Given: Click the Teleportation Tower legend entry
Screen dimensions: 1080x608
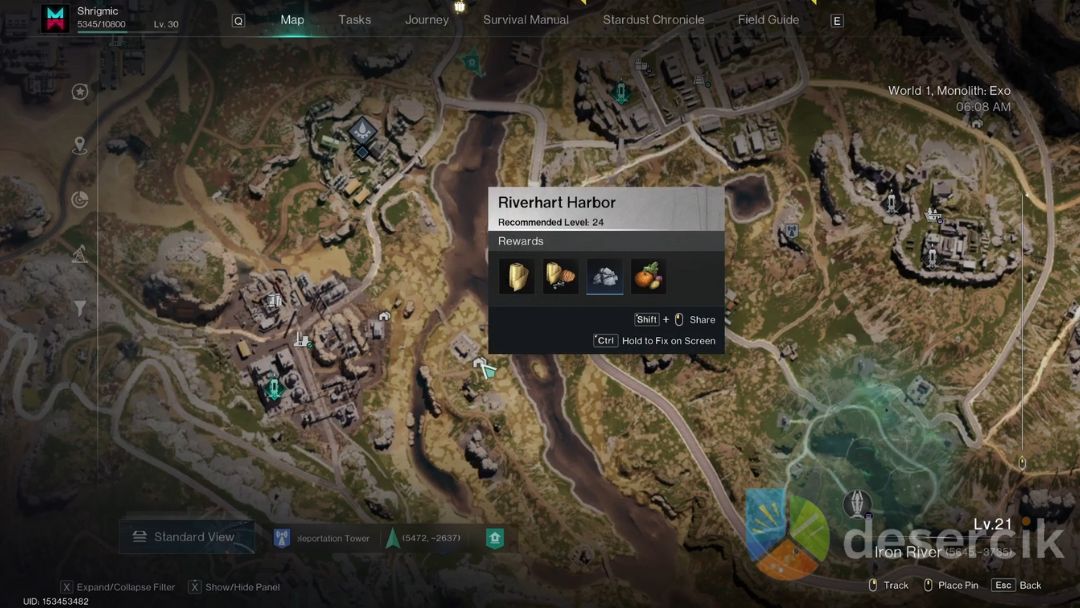Looking at the screenshot, I should (321, 538).
